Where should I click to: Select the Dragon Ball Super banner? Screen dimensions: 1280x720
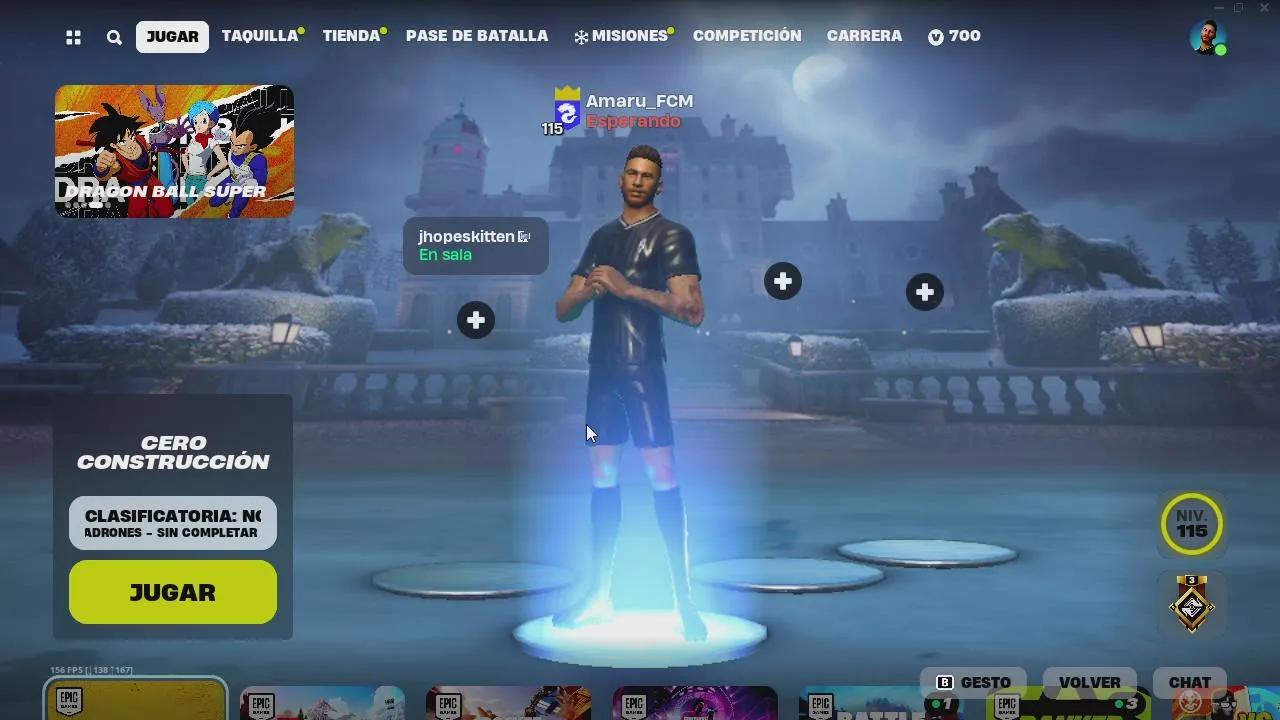[174, 151]
